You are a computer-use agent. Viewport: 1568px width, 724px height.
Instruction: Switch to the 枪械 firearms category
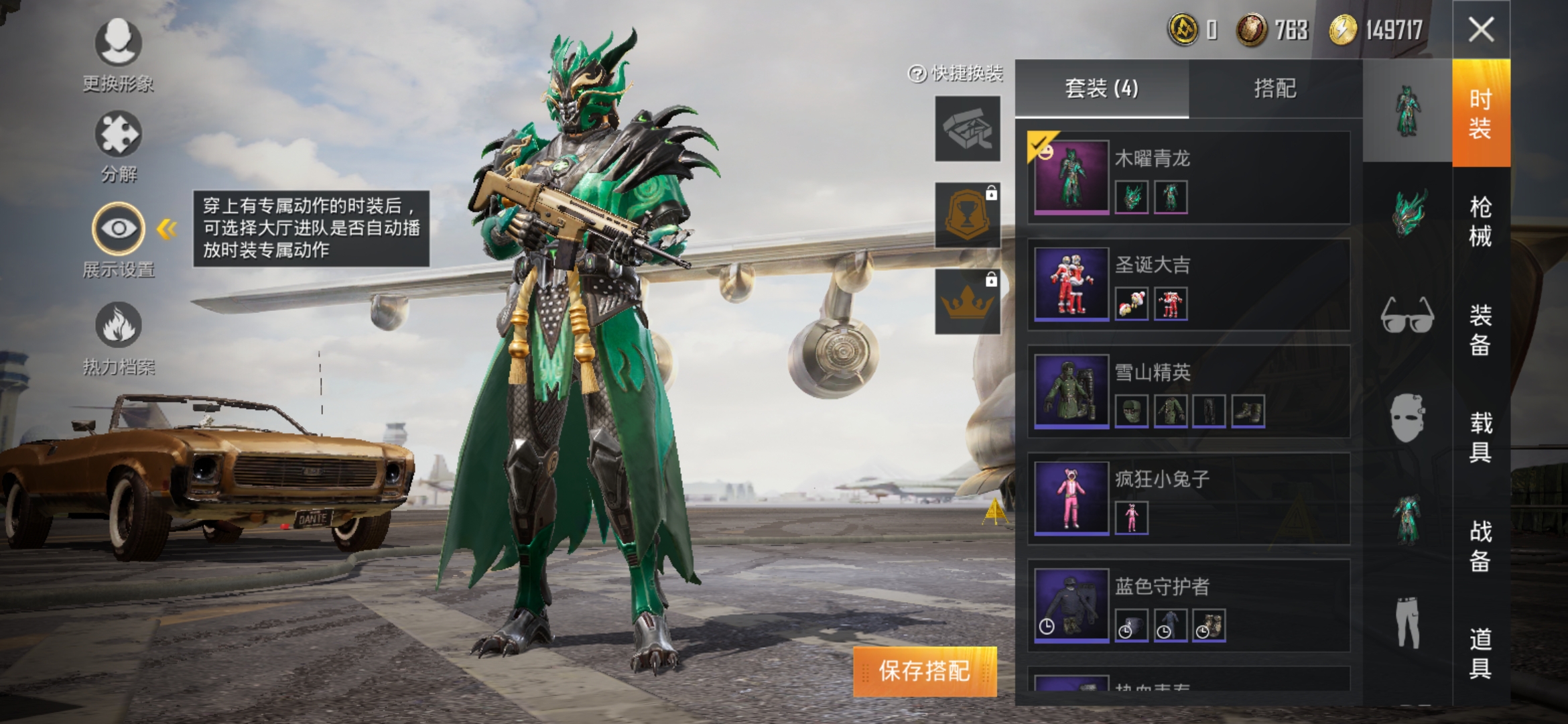1480,221
